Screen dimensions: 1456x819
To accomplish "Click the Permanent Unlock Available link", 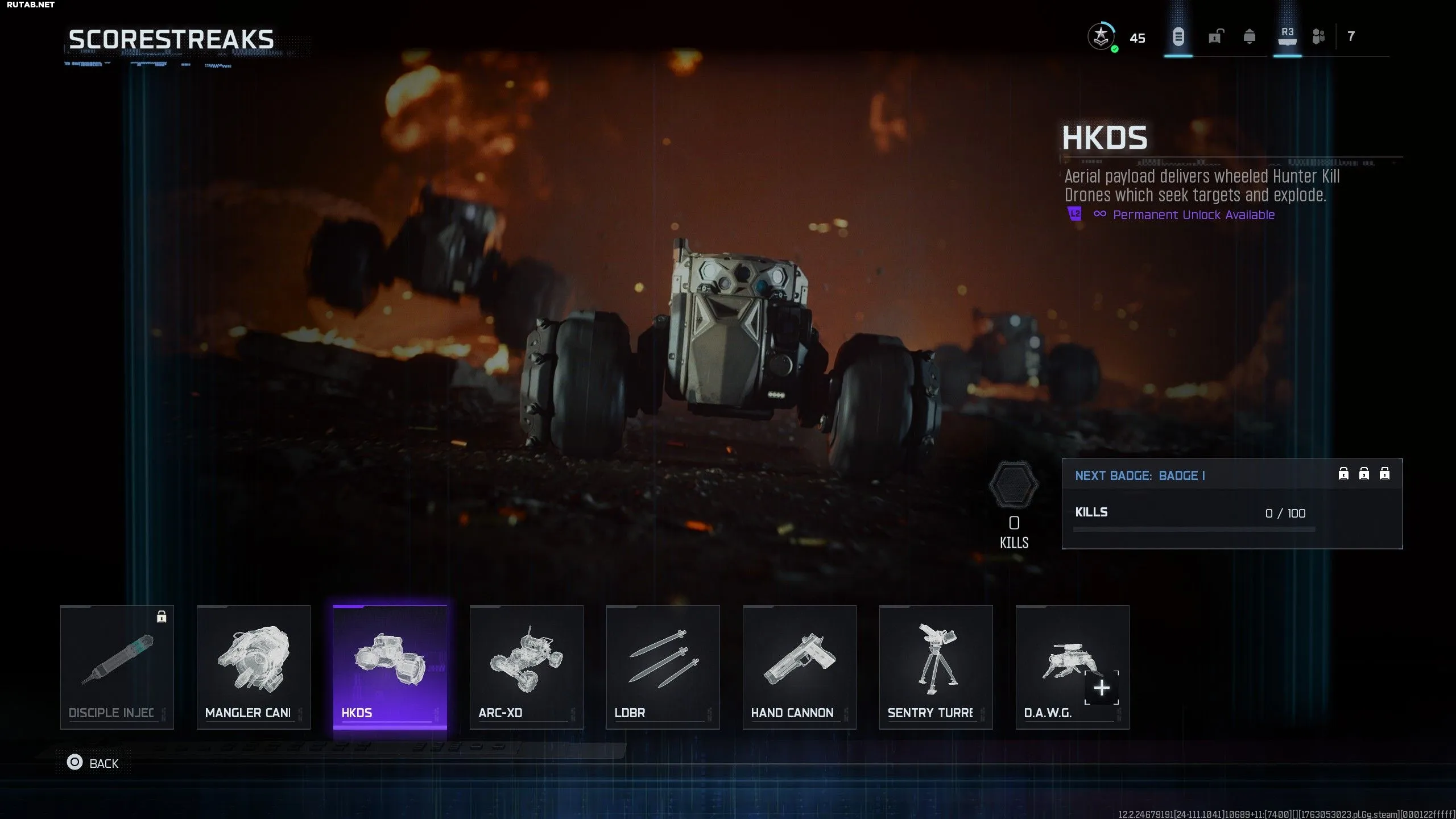I will (1193, 215).
